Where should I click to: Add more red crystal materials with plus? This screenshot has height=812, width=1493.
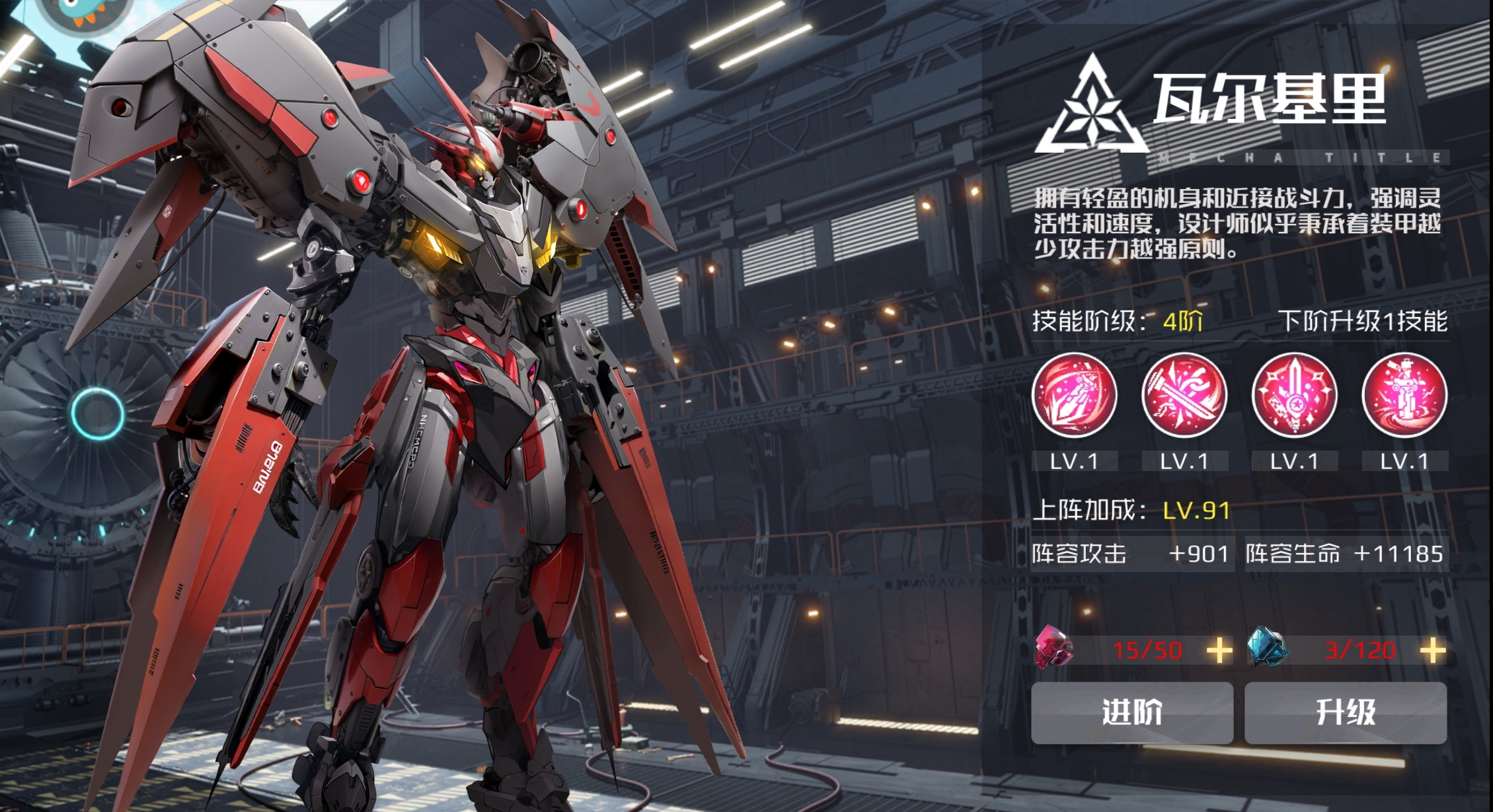coord(1219,651)
